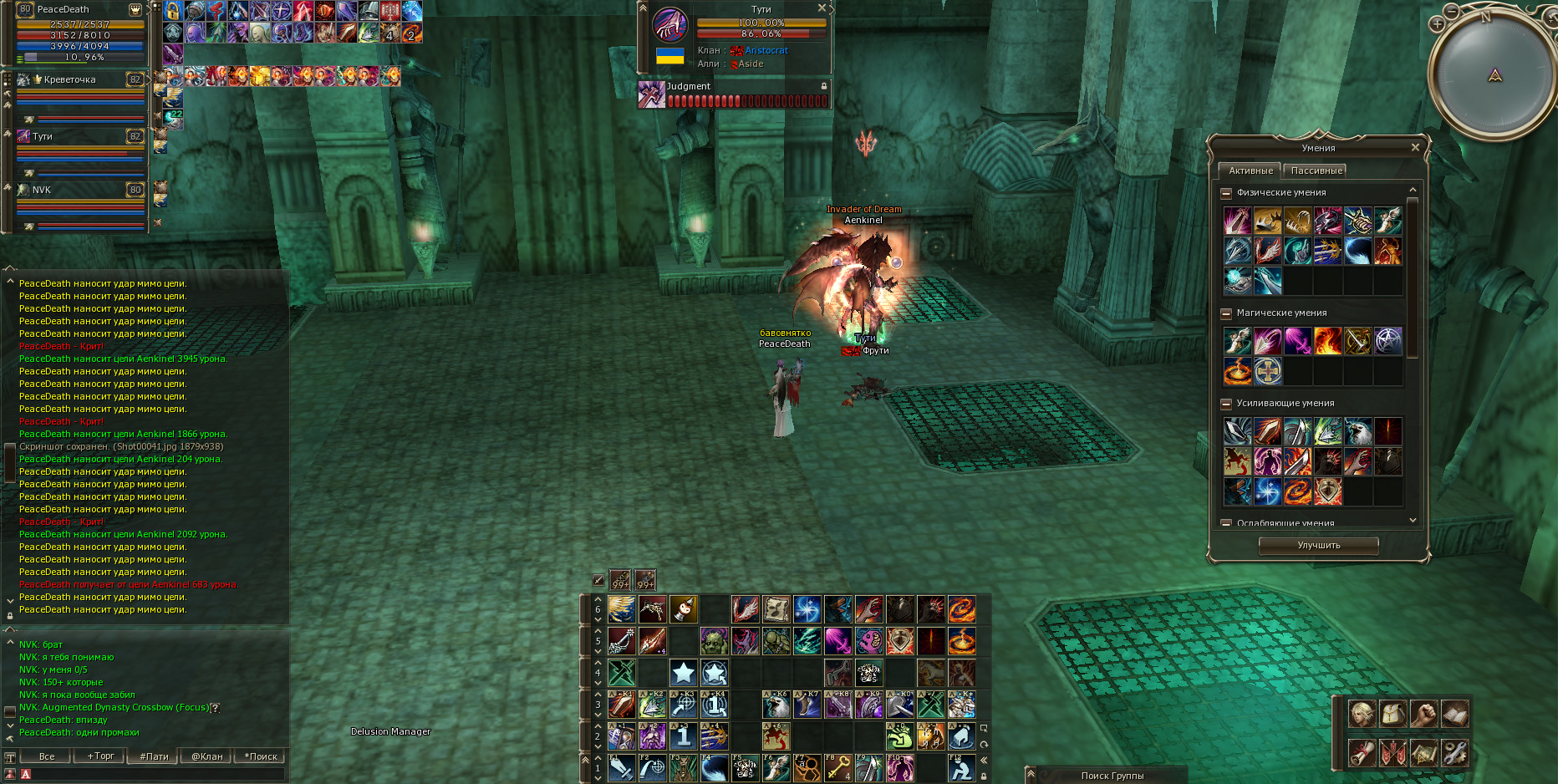Collapse the Физические умения section

1226,193
